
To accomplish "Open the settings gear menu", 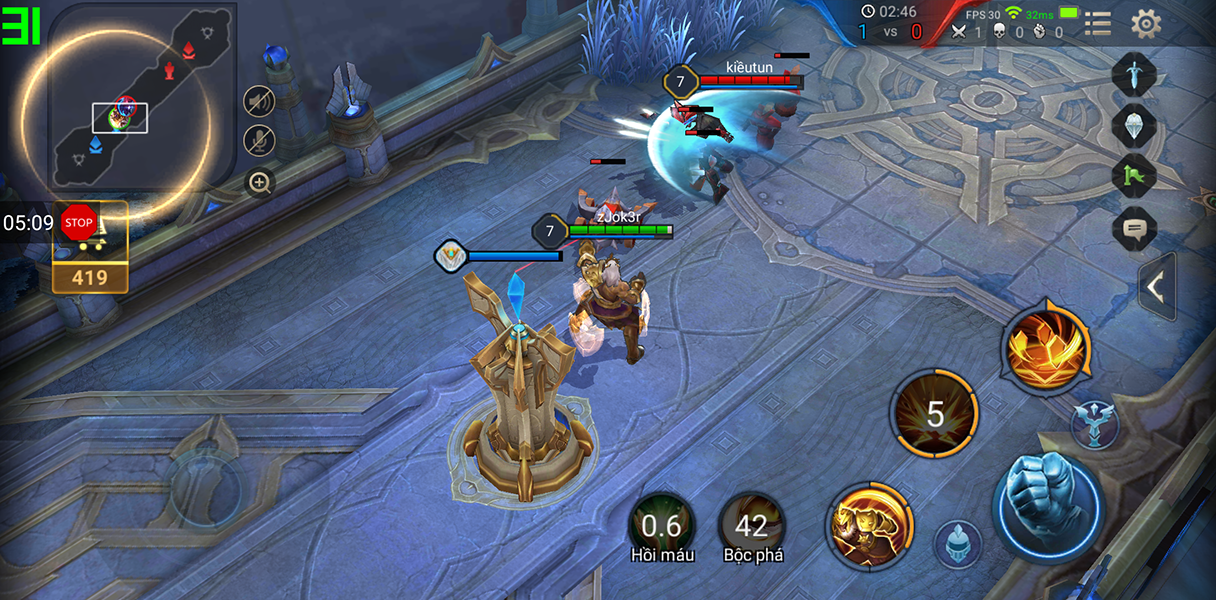I will coord(1146,23).
